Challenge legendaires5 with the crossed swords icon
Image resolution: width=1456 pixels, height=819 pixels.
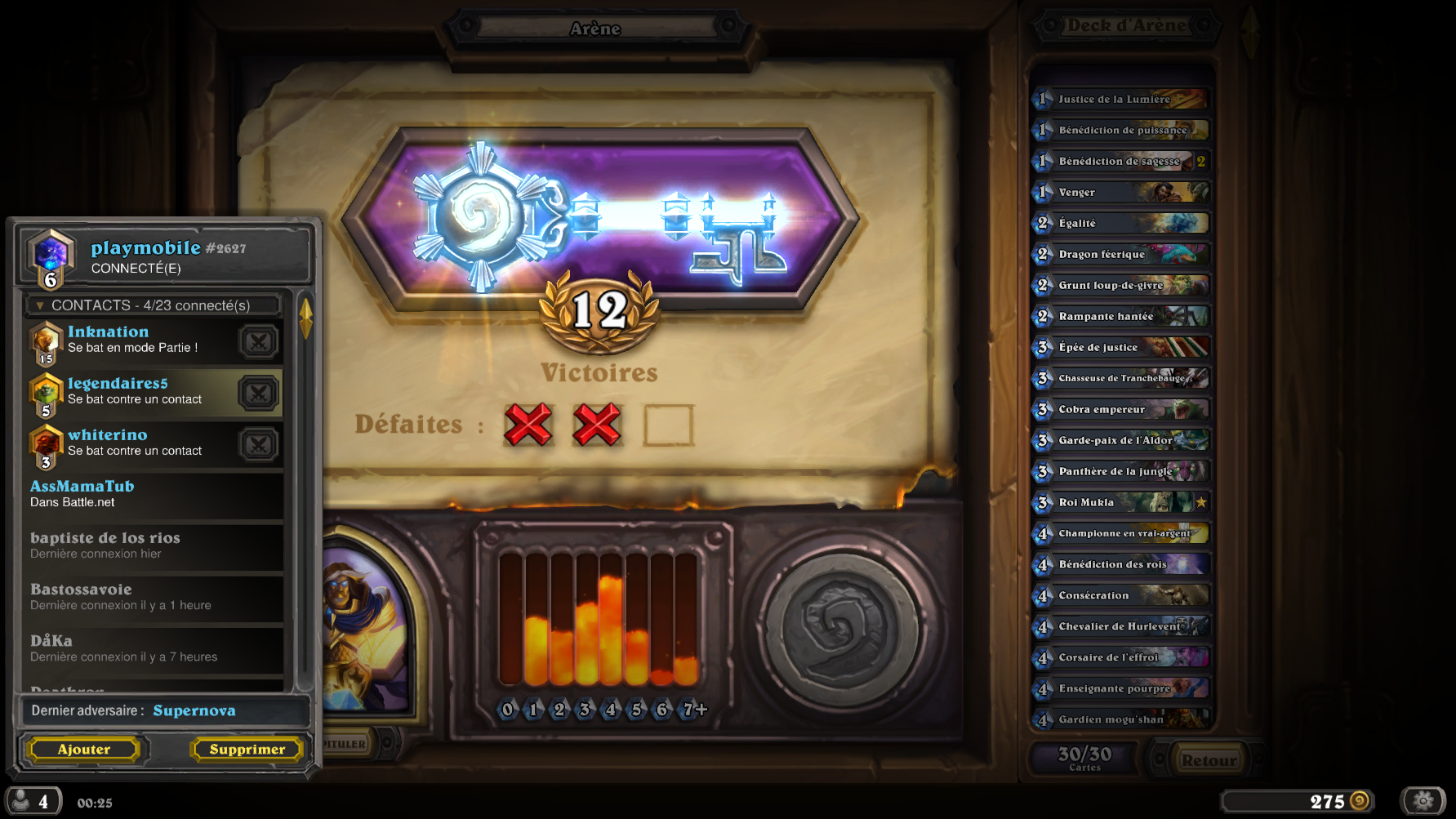click(x=258, y=393)
